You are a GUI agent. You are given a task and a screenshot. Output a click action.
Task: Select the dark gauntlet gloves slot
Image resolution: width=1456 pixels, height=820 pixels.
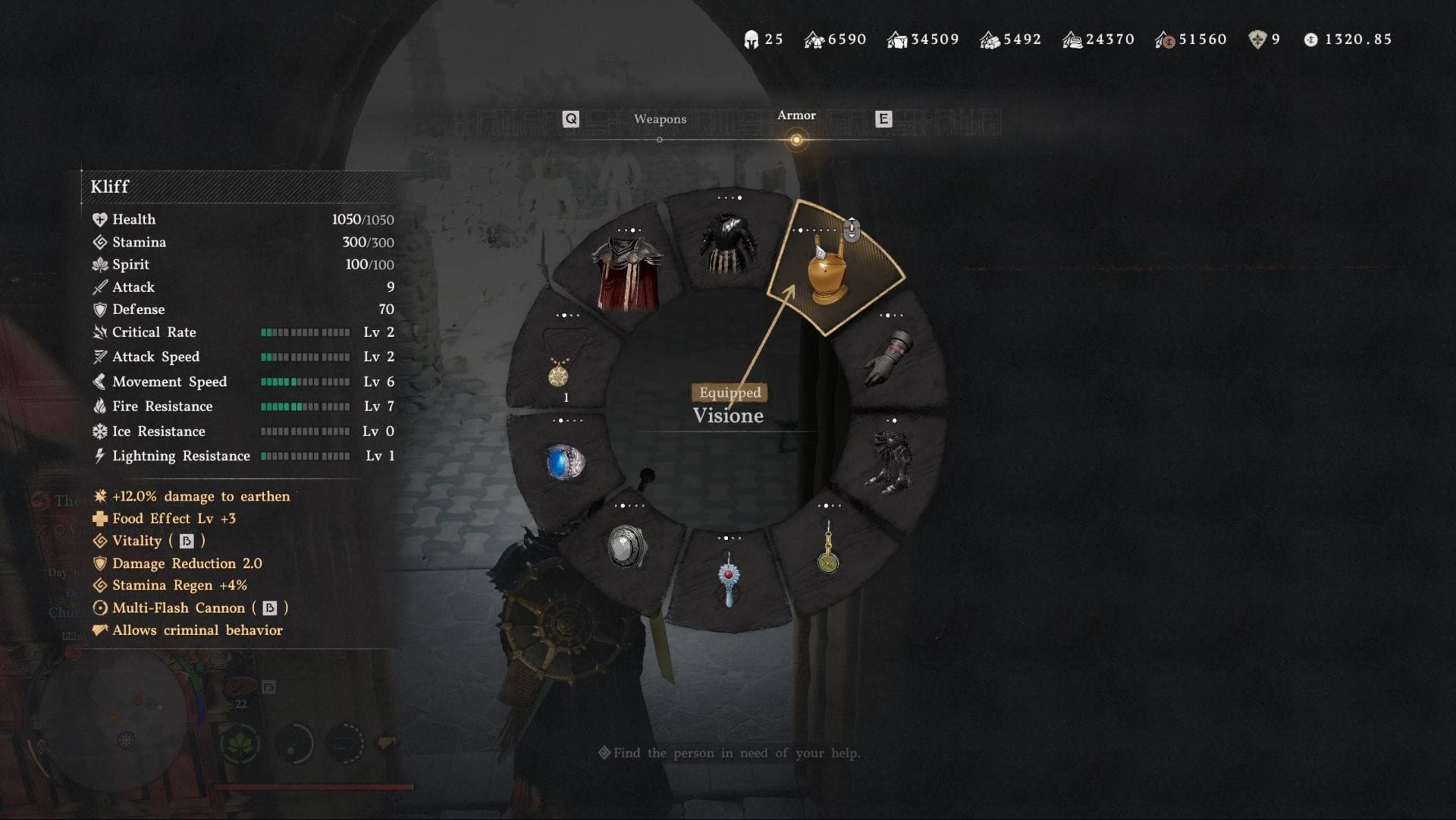889,358
